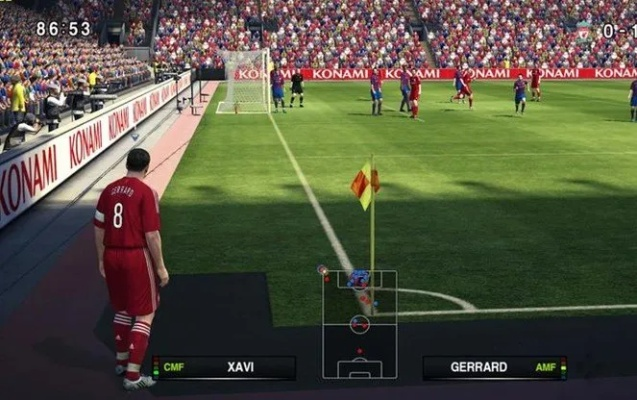Viewport: 637px width, 400px height.
Task: Select the XAVI player name panel
Action: click(224, 367)
